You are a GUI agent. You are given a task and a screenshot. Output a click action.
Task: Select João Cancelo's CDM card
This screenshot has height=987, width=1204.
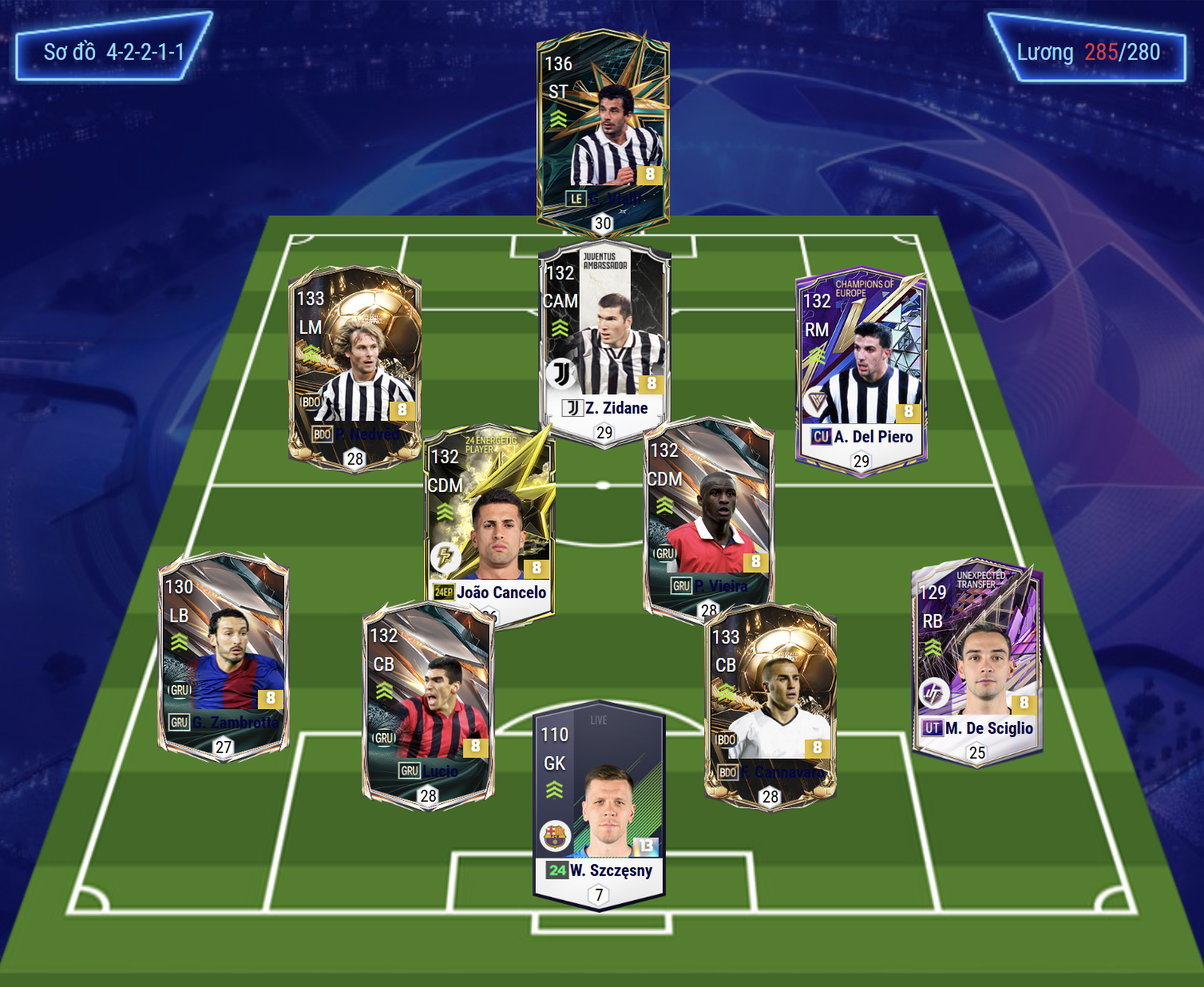489,523
